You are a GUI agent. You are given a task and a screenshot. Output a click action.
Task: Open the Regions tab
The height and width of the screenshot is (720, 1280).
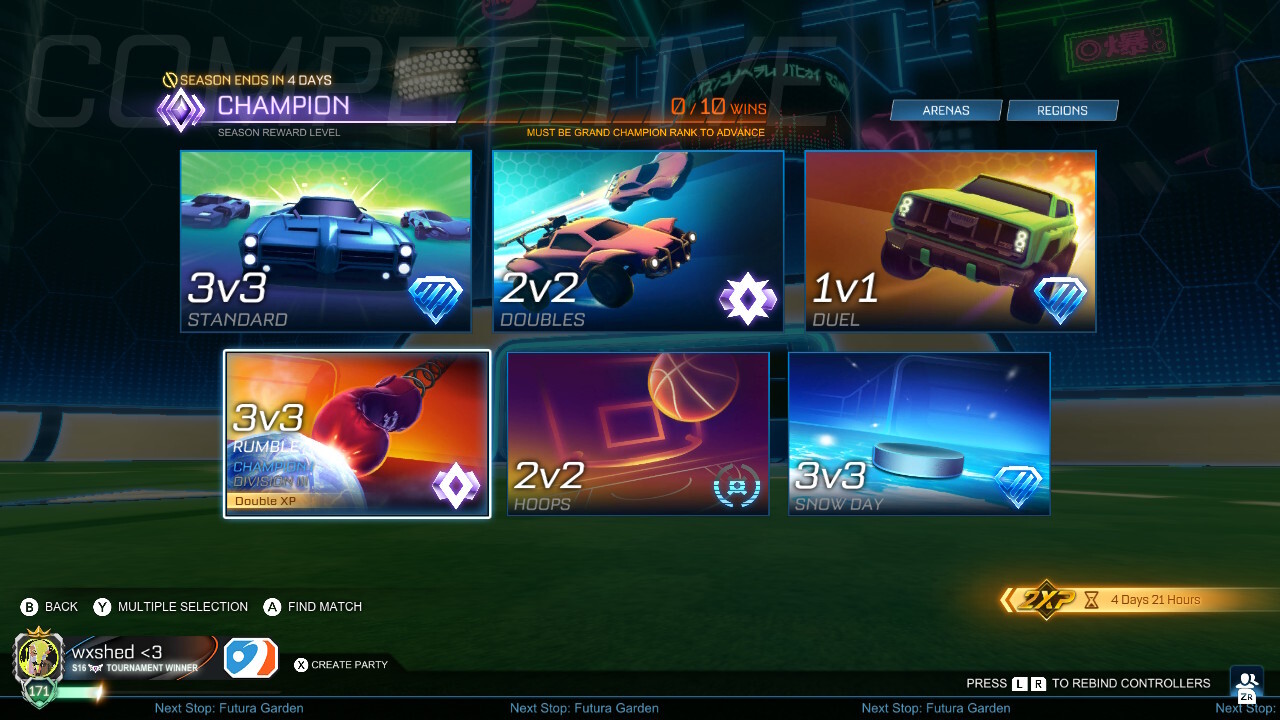point(1062,110)
